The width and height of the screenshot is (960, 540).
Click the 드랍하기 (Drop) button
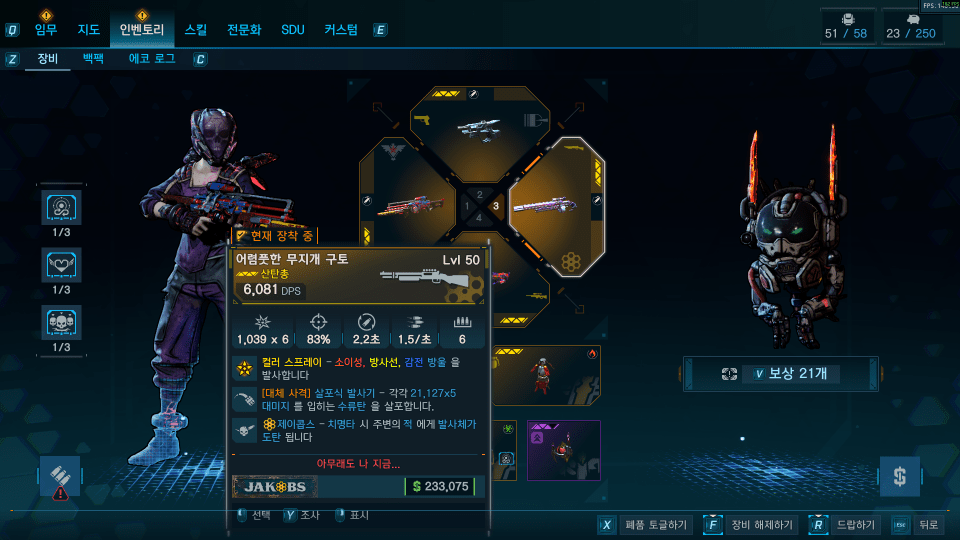coord(843,525)
